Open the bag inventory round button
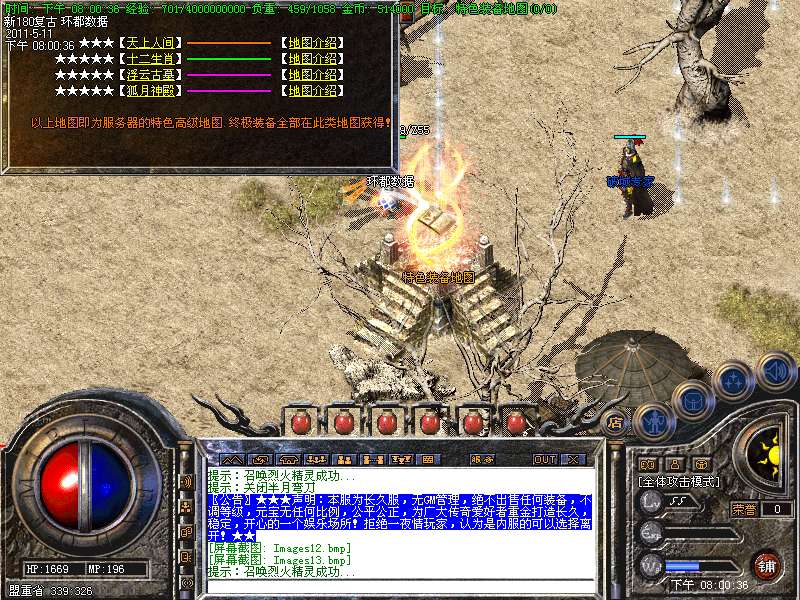The height and width of the screenshot is (600, 800). pyautogui.click(x=692, y=400)
